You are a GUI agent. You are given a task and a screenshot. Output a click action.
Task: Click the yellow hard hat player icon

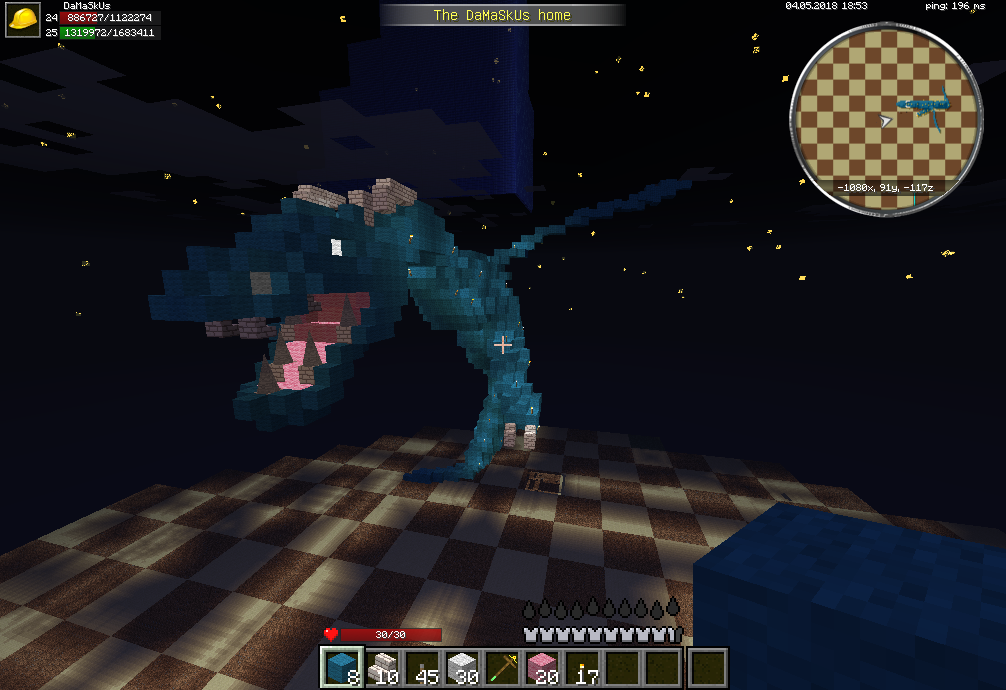coord(23,18)
